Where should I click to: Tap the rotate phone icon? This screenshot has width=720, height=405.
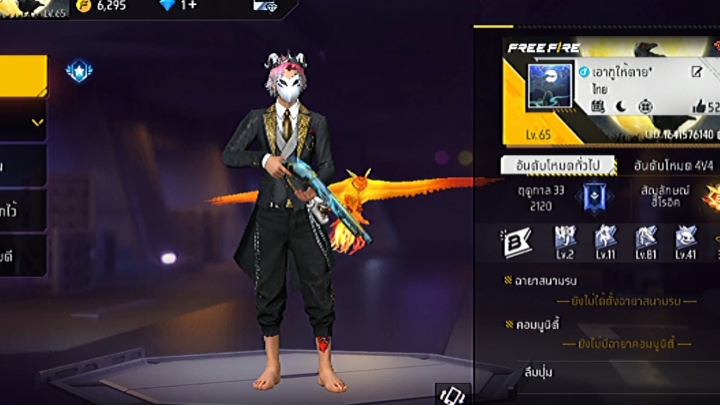452,393
